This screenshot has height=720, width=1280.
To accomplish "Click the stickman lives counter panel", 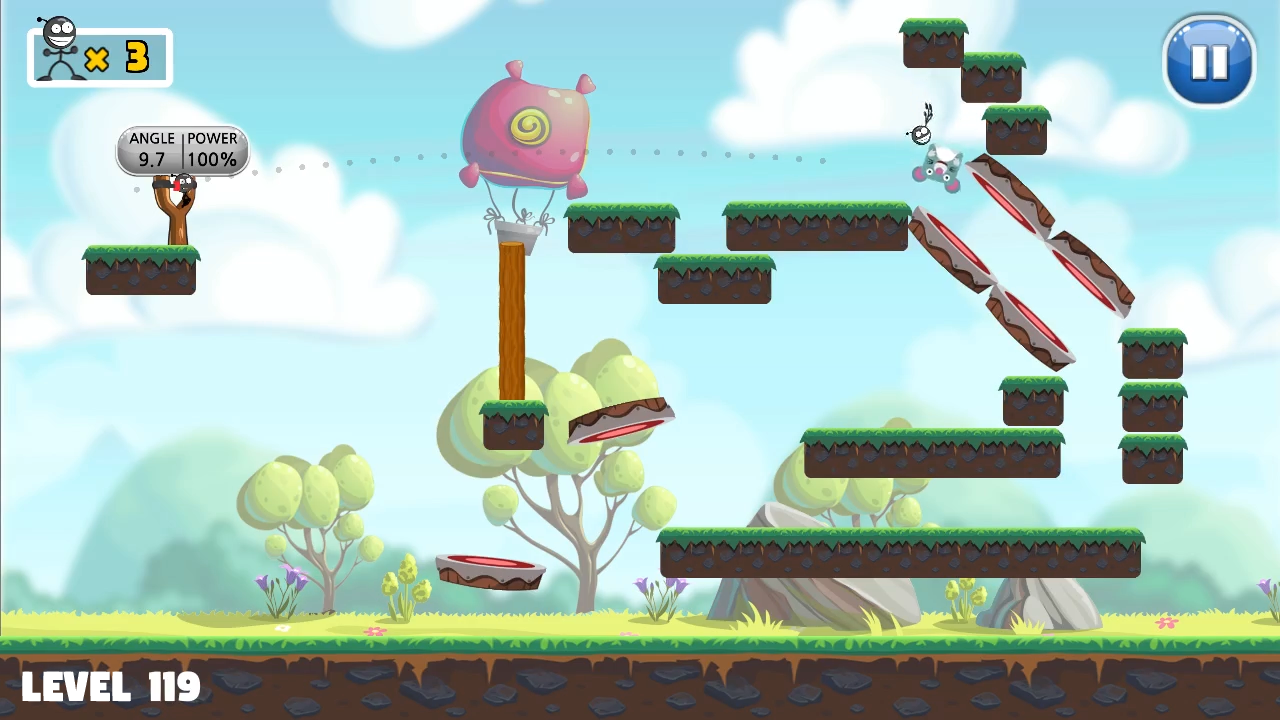I will pos(99,55).
